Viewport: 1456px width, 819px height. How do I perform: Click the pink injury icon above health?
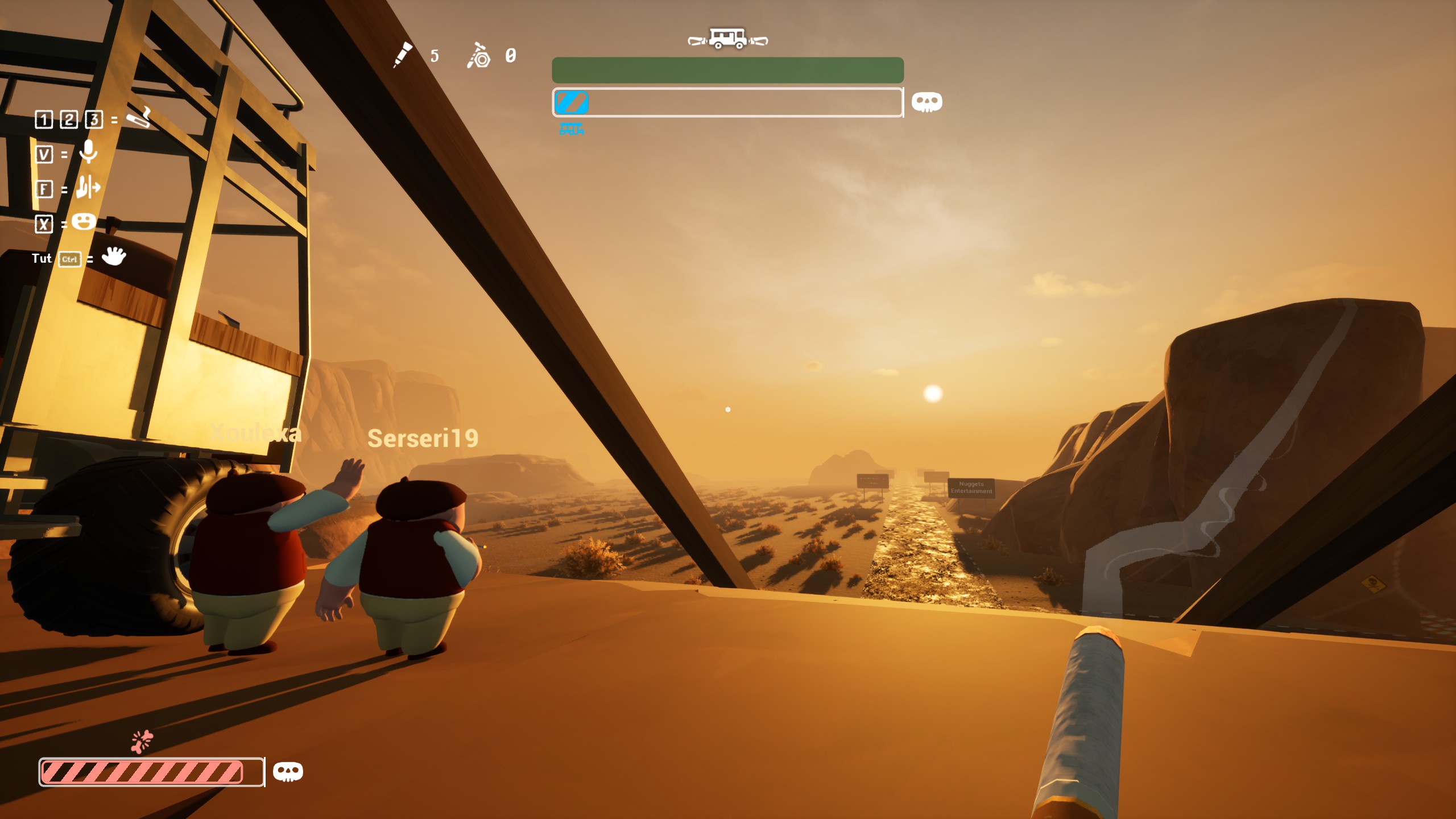tap(142, 741)
